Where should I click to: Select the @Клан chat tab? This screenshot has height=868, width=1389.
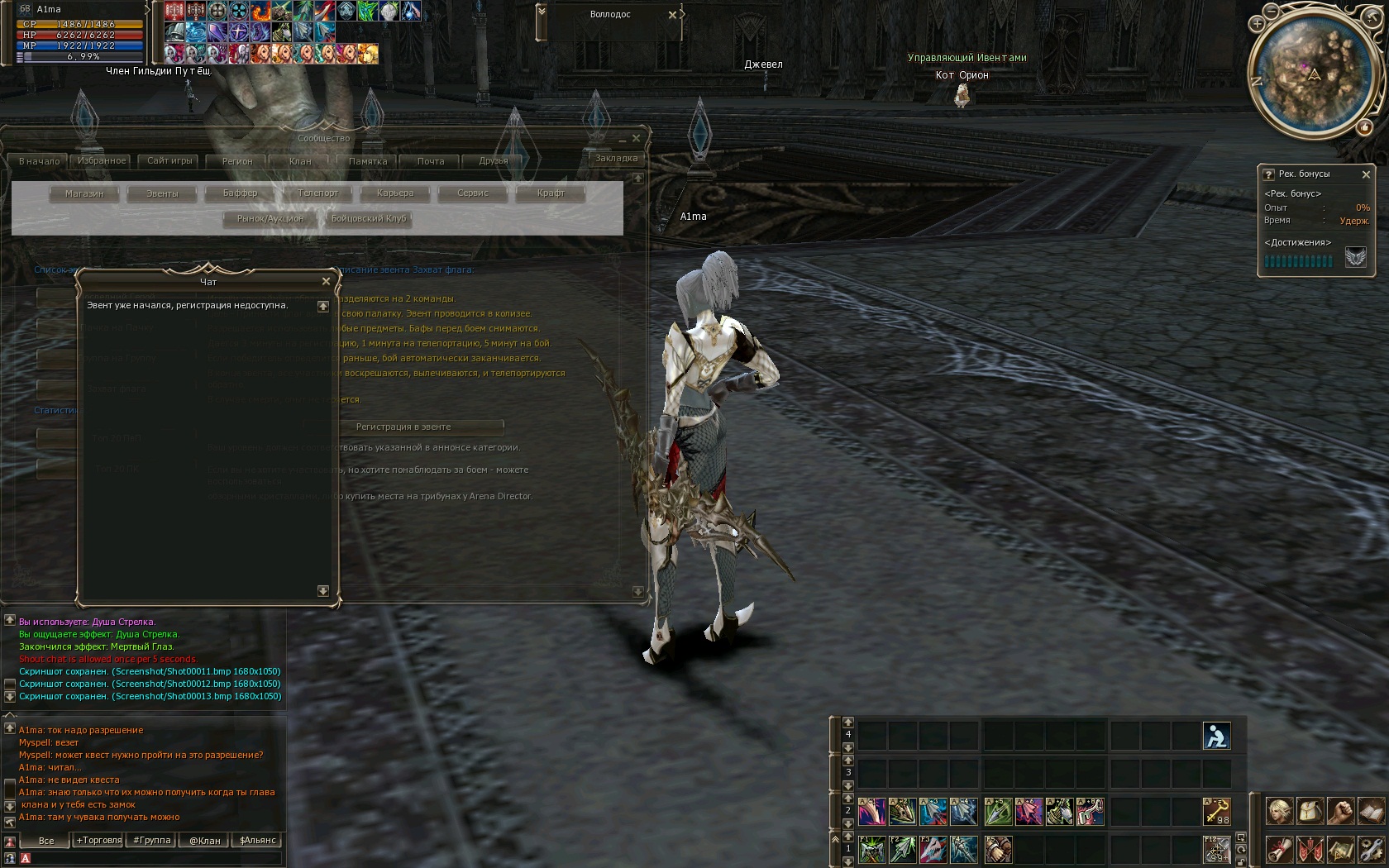(205, 841)
